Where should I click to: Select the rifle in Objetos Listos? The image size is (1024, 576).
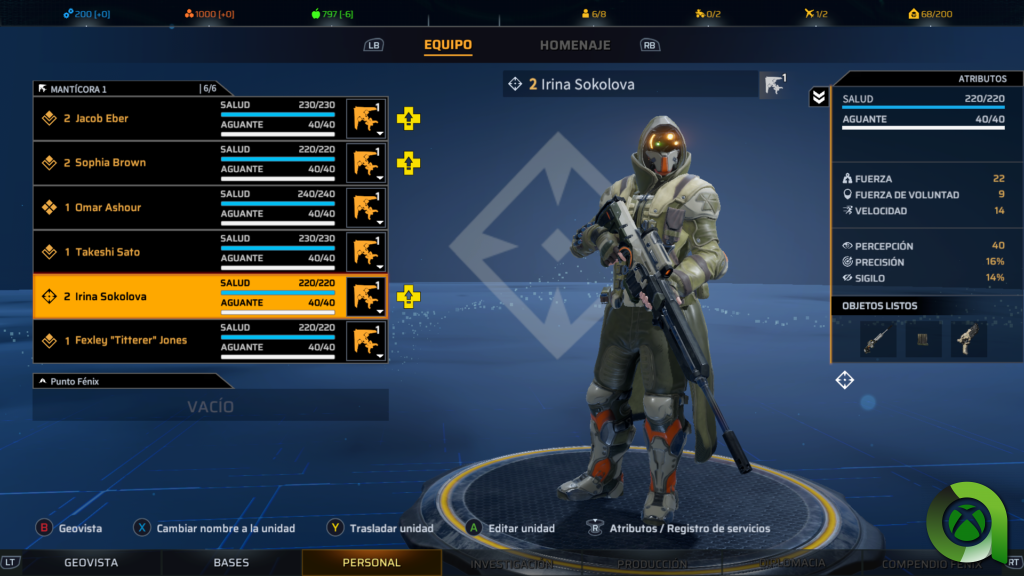point(878,340)
